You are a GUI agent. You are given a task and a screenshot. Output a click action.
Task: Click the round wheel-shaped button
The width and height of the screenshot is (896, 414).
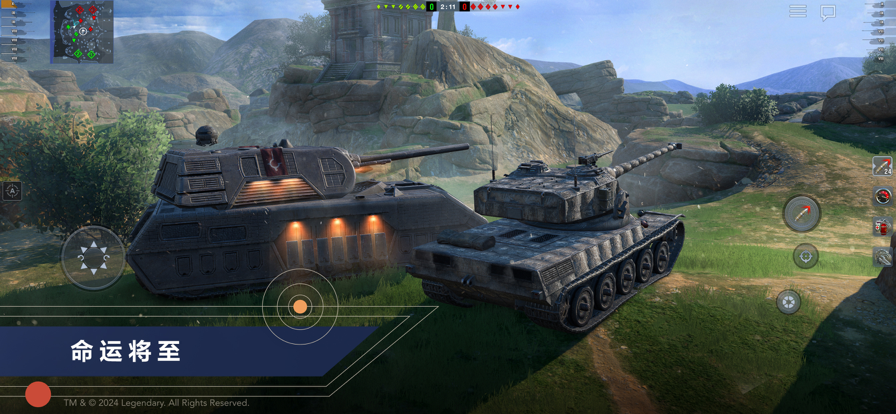[x=789, y=301]
